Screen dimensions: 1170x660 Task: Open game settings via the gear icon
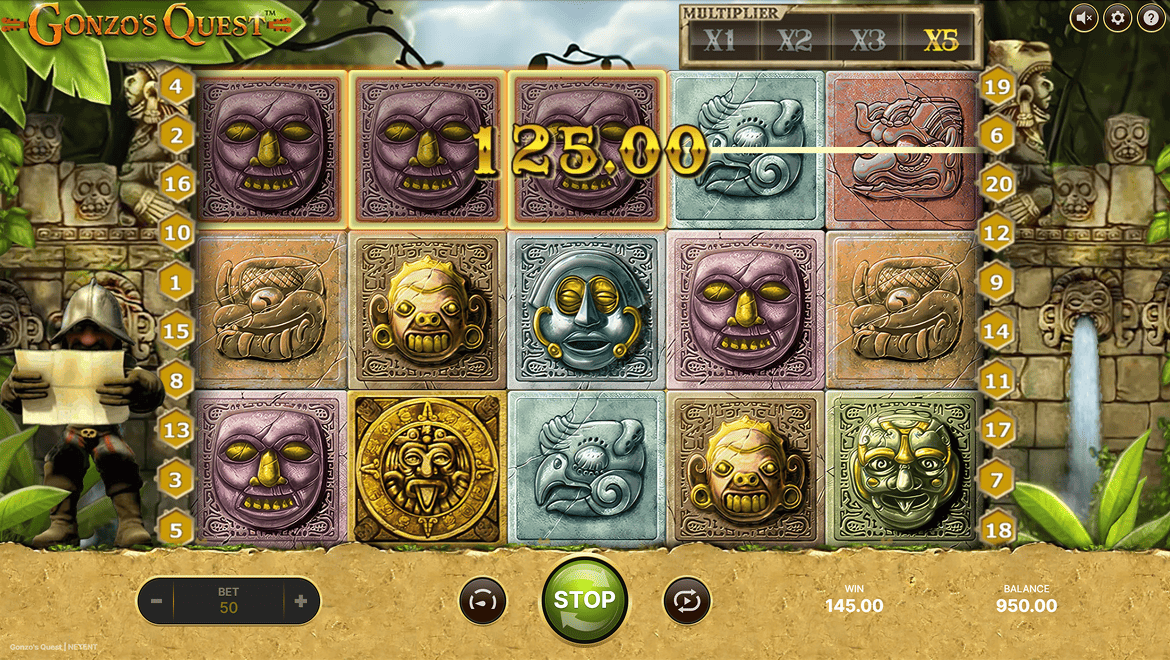coord(1117,17)
